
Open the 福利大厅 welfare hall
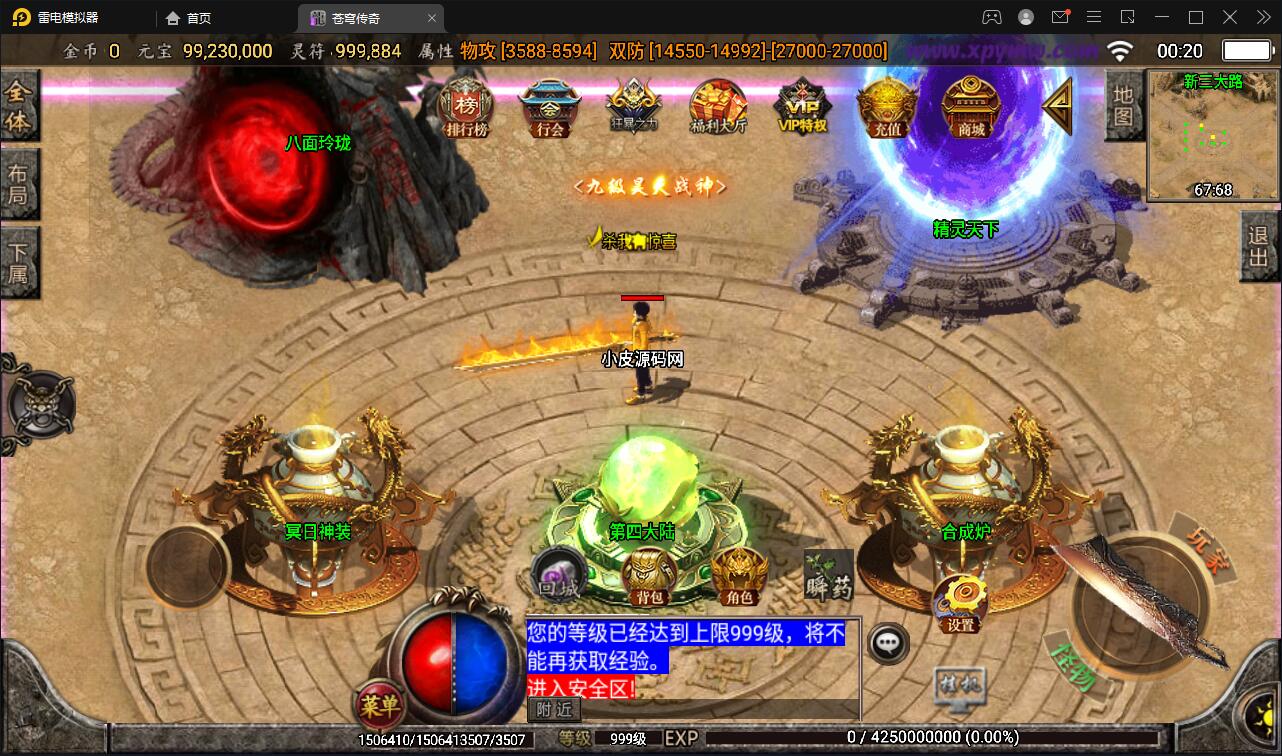718,108
